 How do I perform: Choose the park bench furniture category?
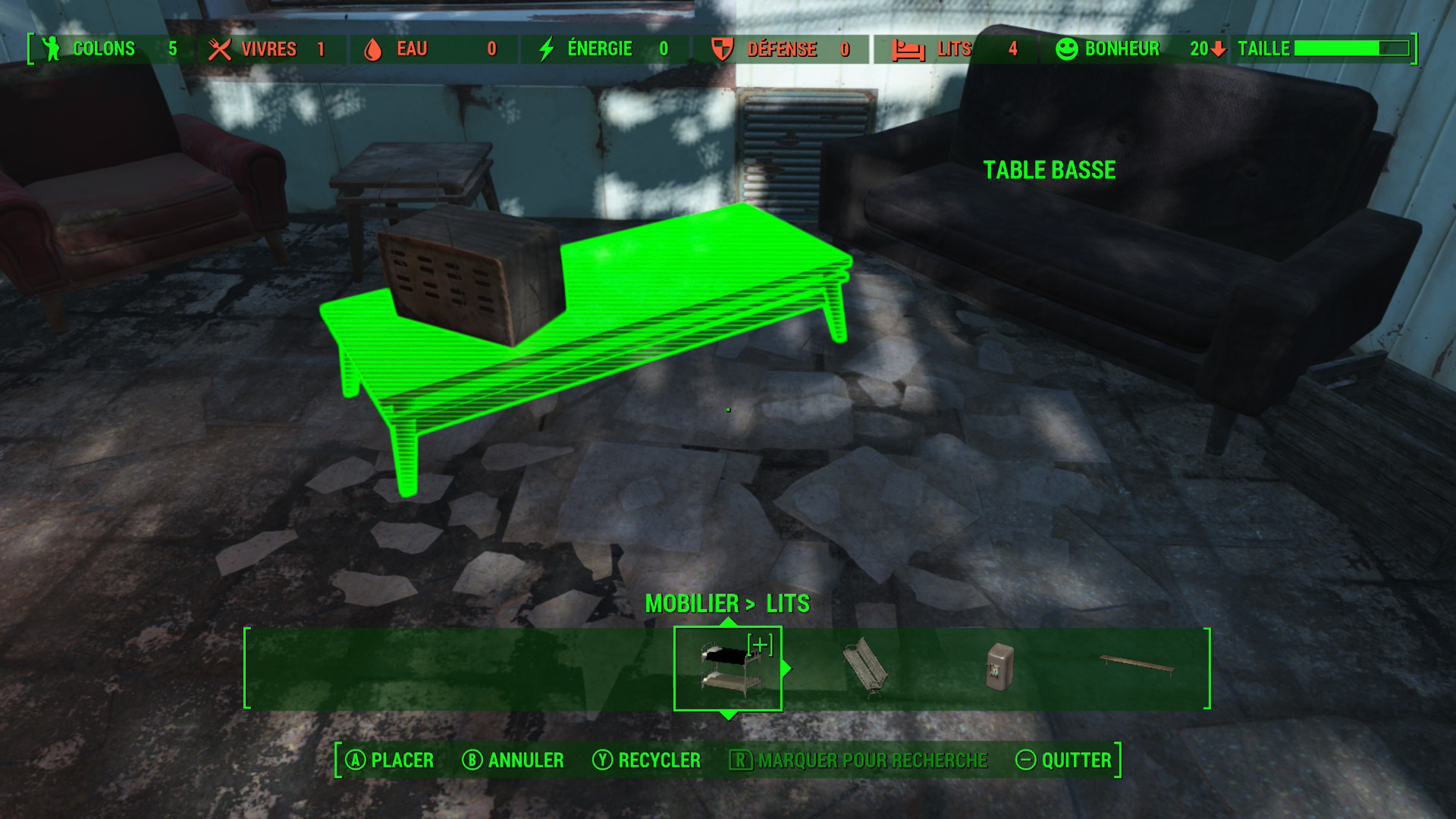[865, 667]
